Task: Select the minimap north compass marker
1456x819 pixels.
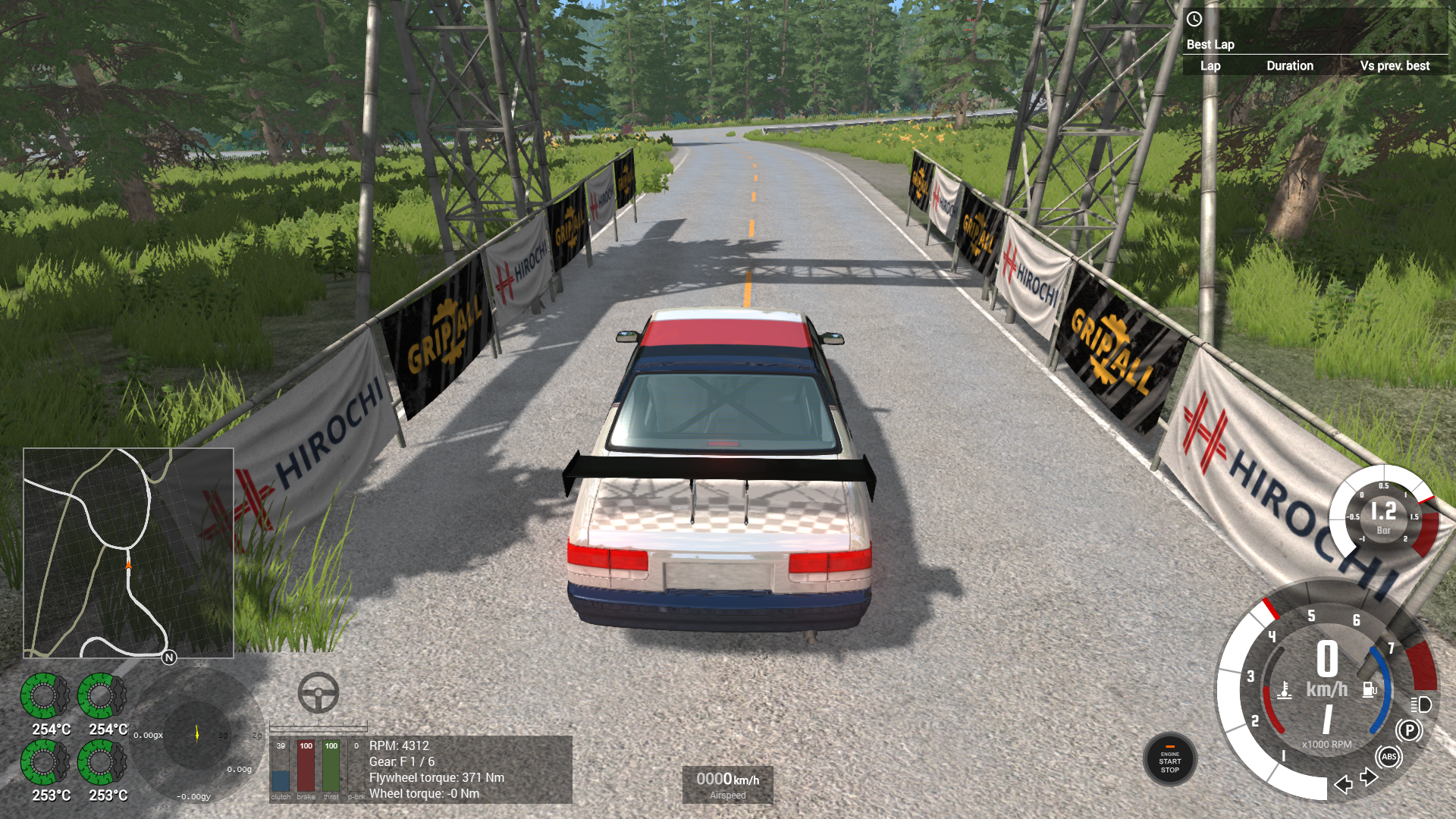Action: tap(169, 657)
